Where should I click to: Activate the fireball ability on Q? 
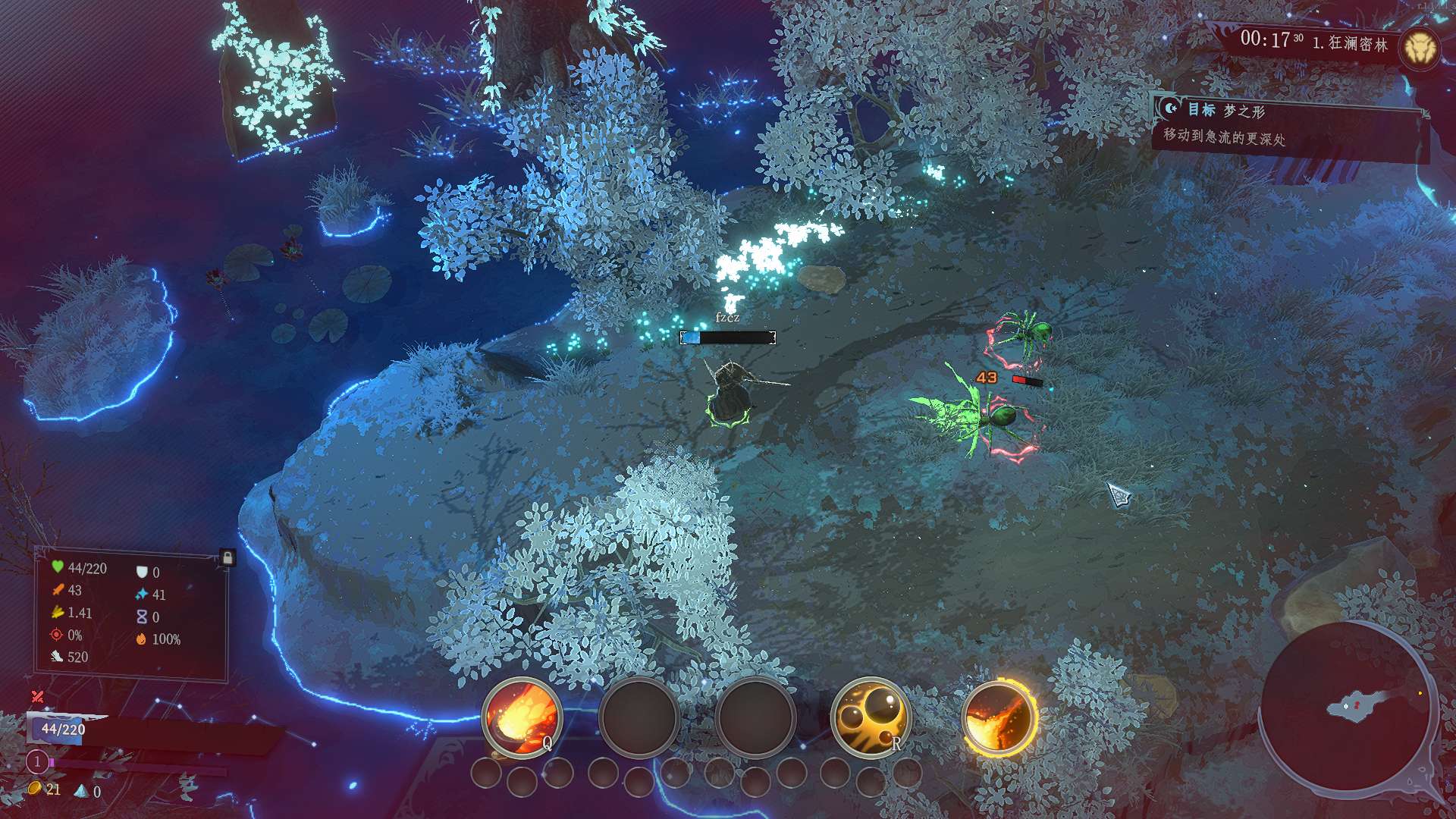[x=522, y=717]
